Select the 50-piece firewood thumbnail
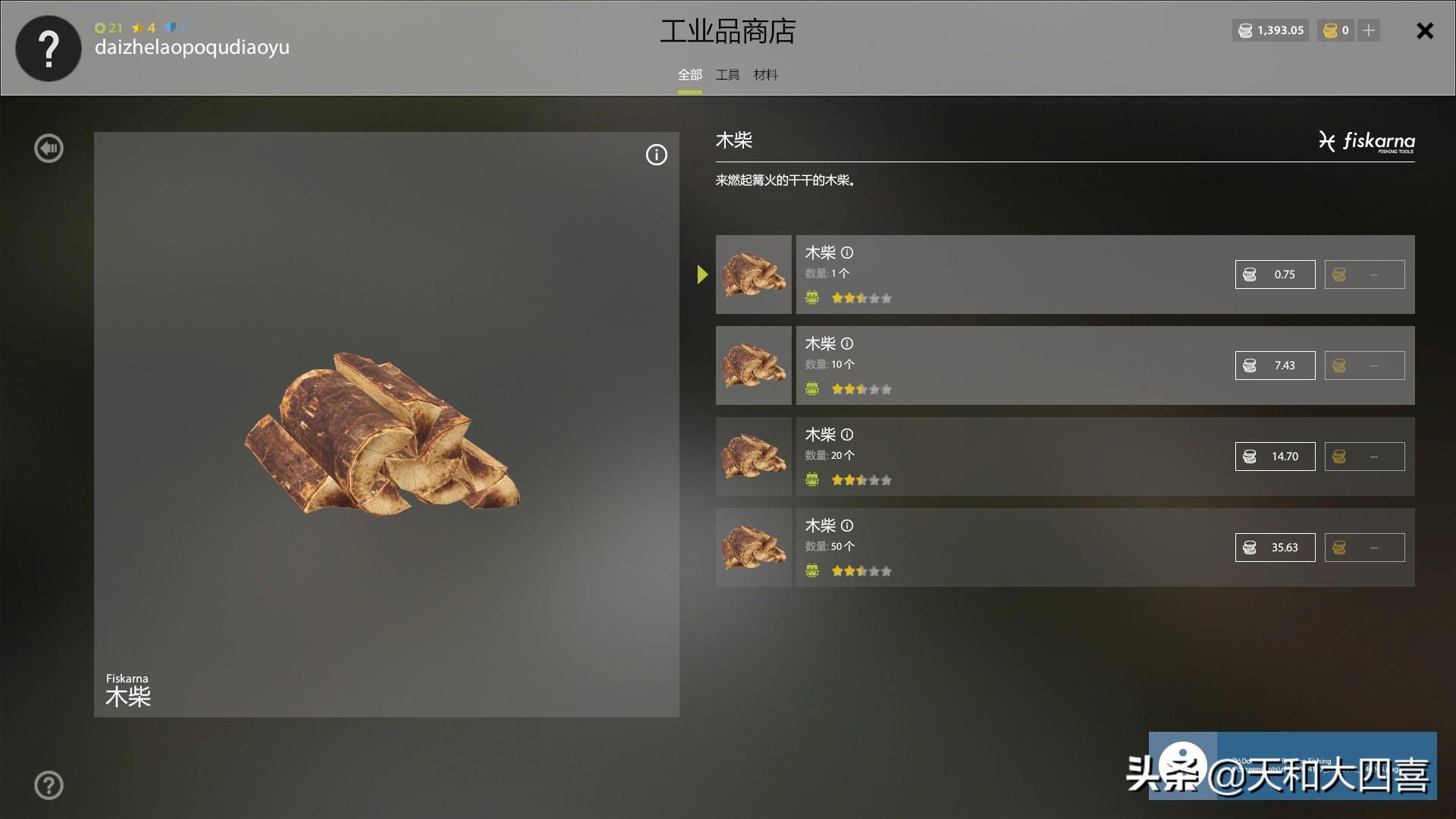The image size is (1456, 819). pos(753,548)
